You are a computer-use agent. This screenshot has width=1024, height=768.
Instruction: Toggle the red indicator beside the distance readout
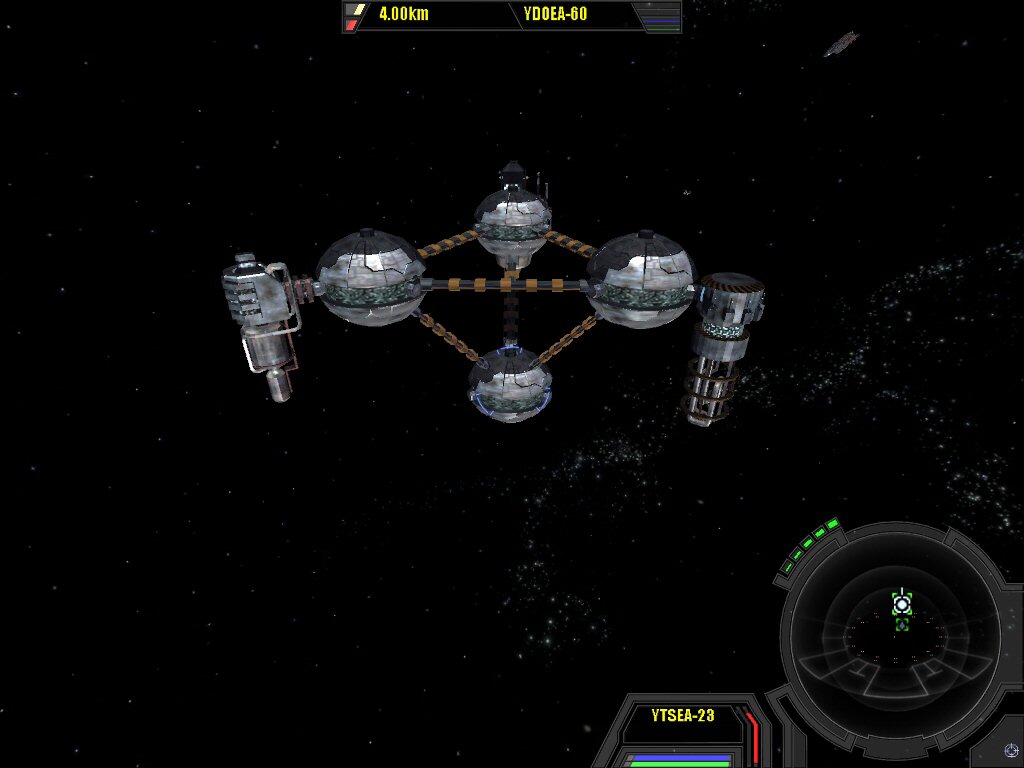[x=352, y=25]
